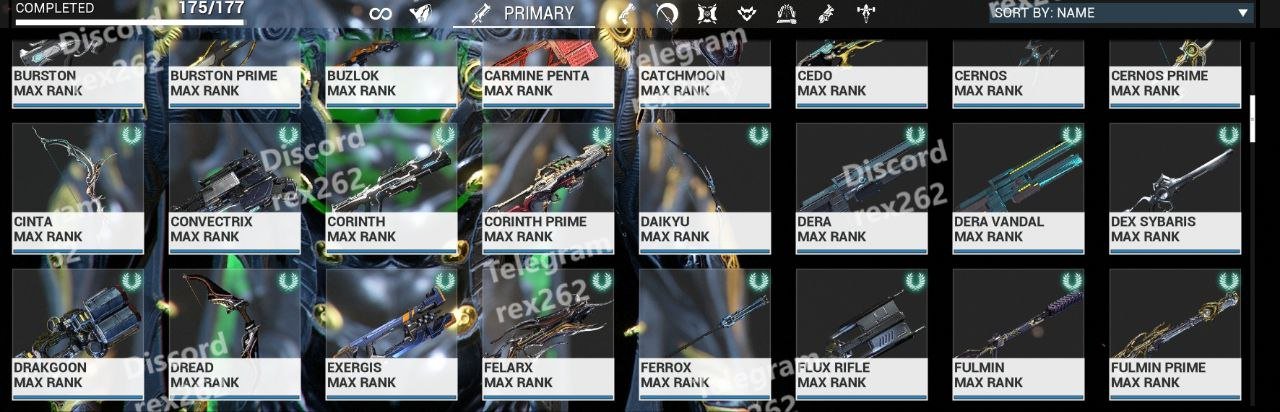
Task: Select the Primary weapons tab
Action: tap(524, 13)
